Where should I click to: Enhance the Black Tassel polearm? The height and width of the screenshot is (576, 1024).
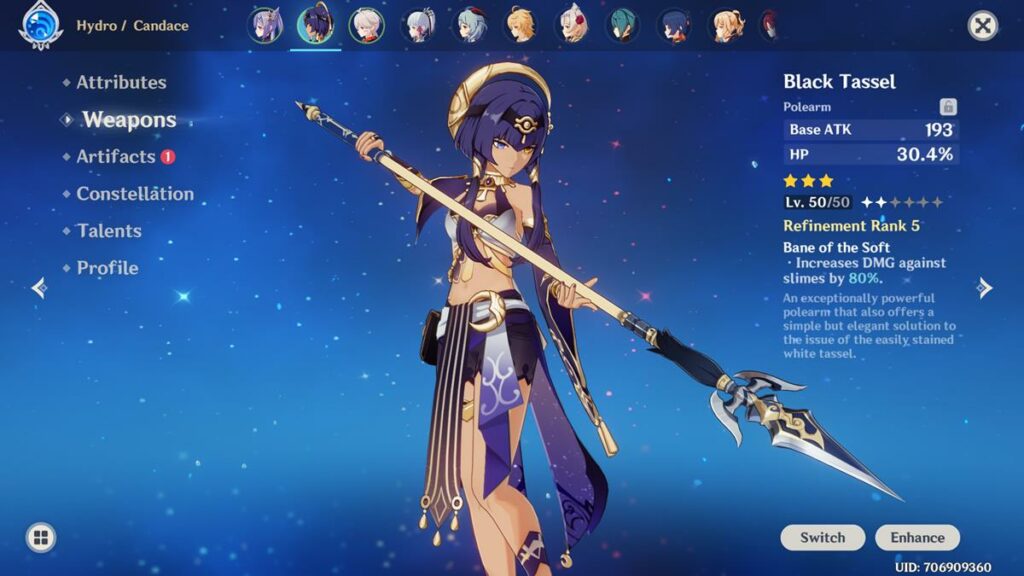coord(917,538)
